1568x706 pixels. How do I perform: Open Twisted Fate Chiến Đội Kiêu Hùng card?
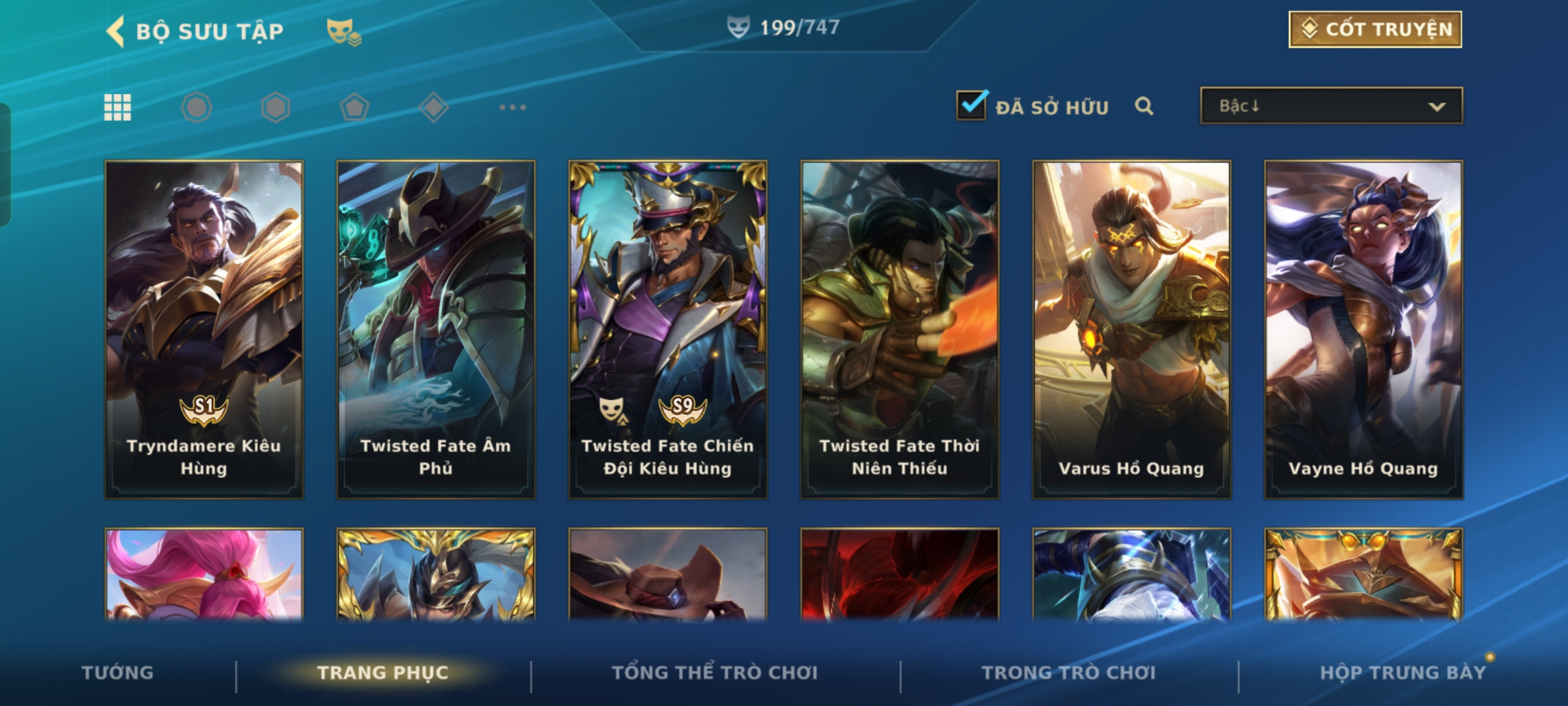click(x=668, y=329)
